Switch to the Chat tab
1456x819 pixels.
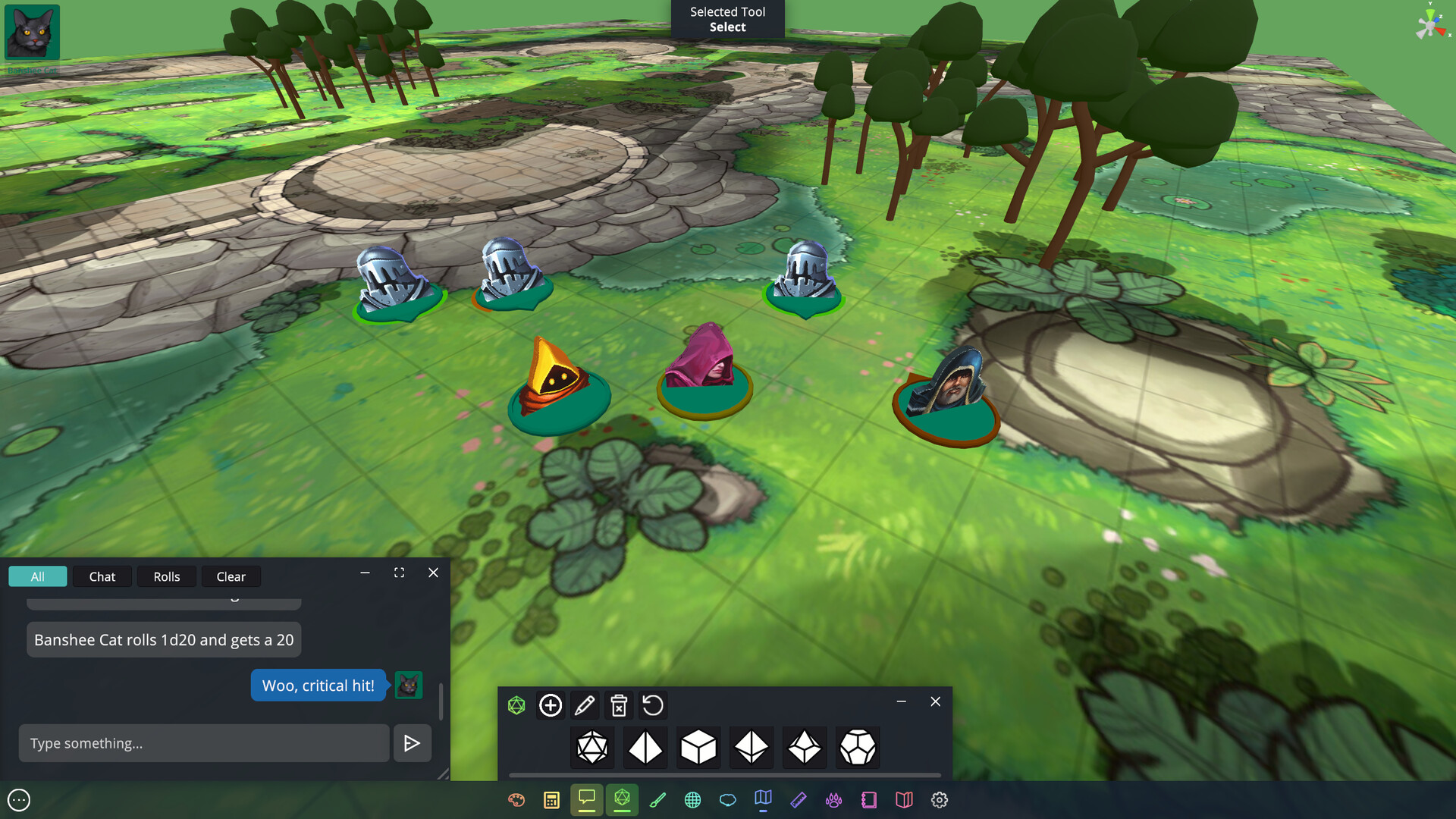(102, 576)
